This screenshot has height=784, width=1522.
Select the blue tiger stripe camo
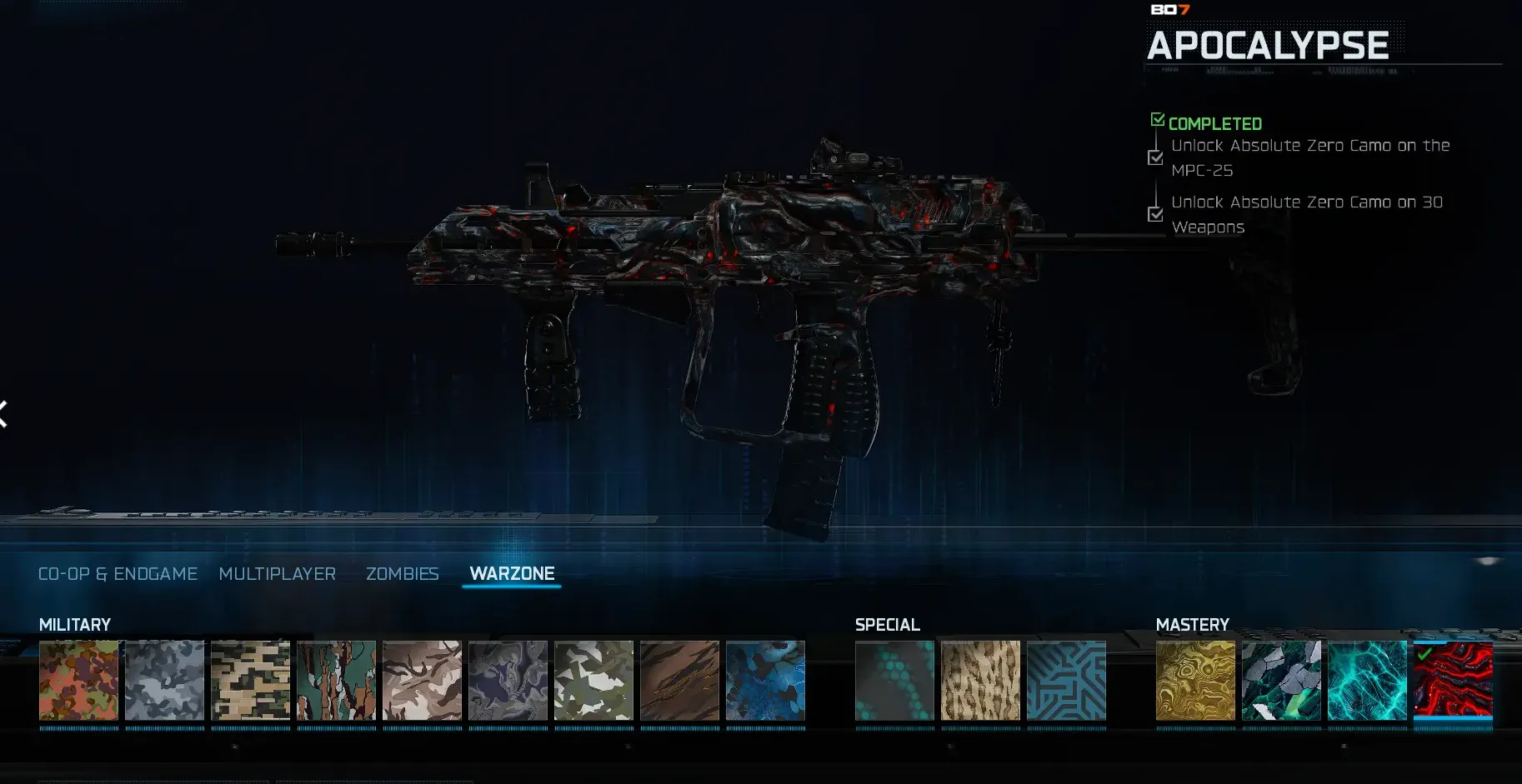[766, 681]
